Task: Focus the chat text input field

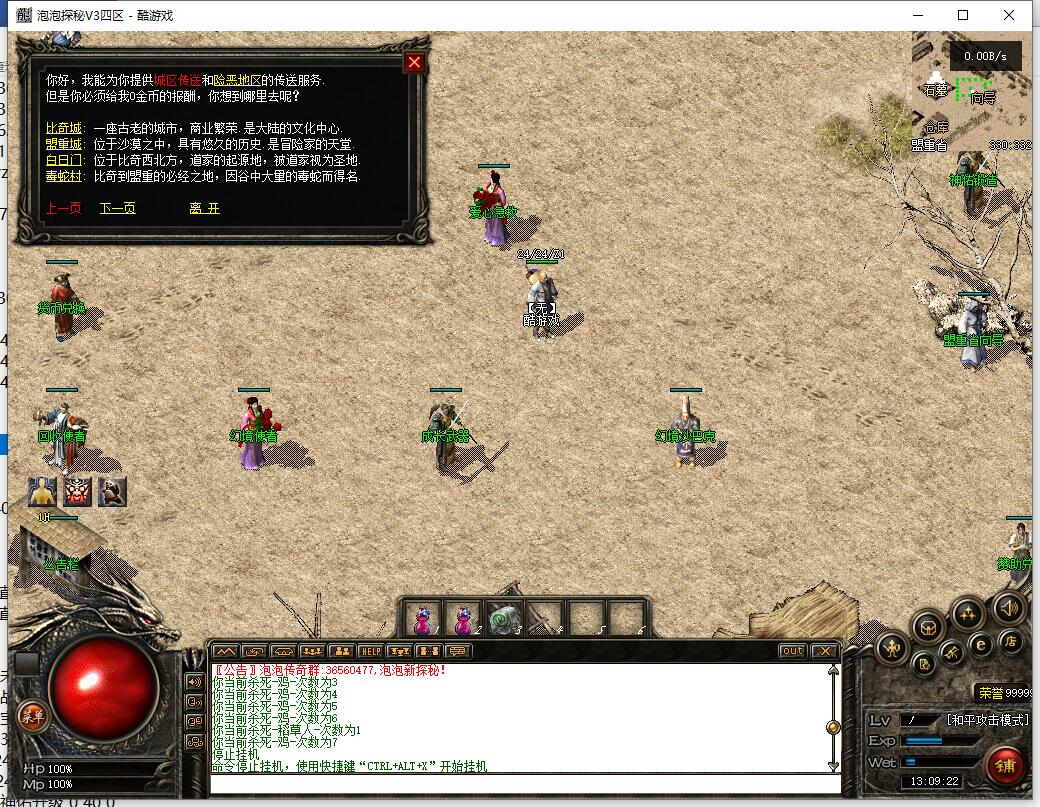Action: click(520, 783)
